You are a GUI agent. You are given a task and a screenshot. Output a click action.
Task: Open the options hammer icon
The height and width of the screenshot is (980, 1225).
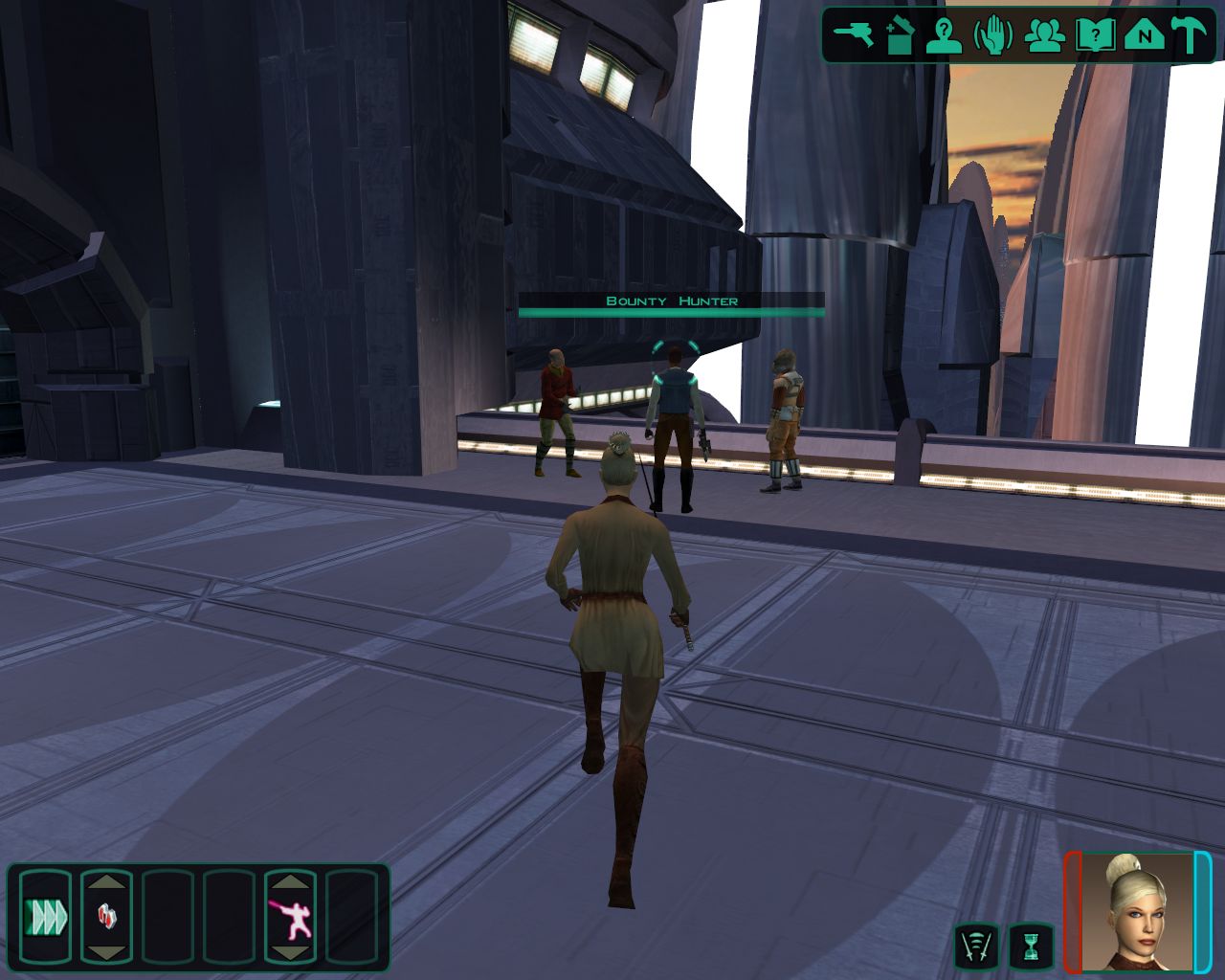coord(1191,35)
